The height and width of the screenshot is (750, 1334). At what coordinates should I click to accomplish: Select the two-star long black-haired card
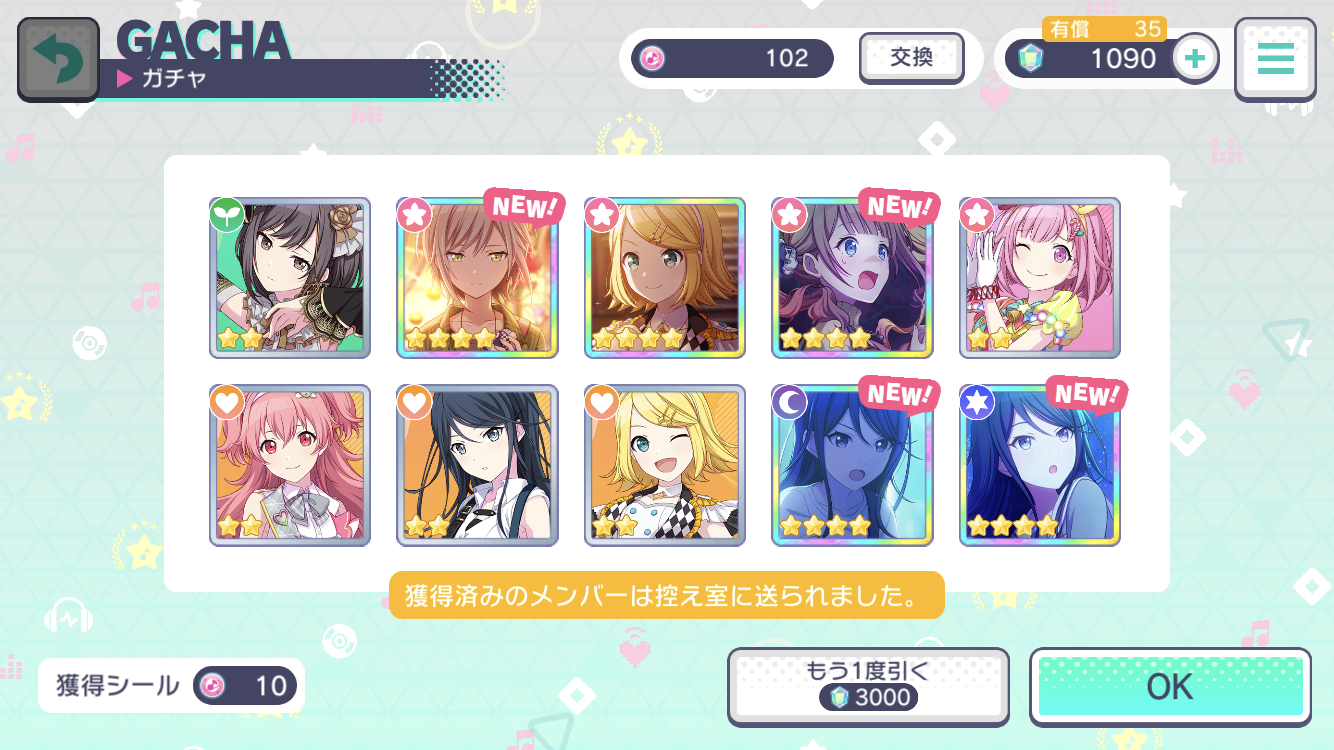pyautogui.click(x=477, y=465)
